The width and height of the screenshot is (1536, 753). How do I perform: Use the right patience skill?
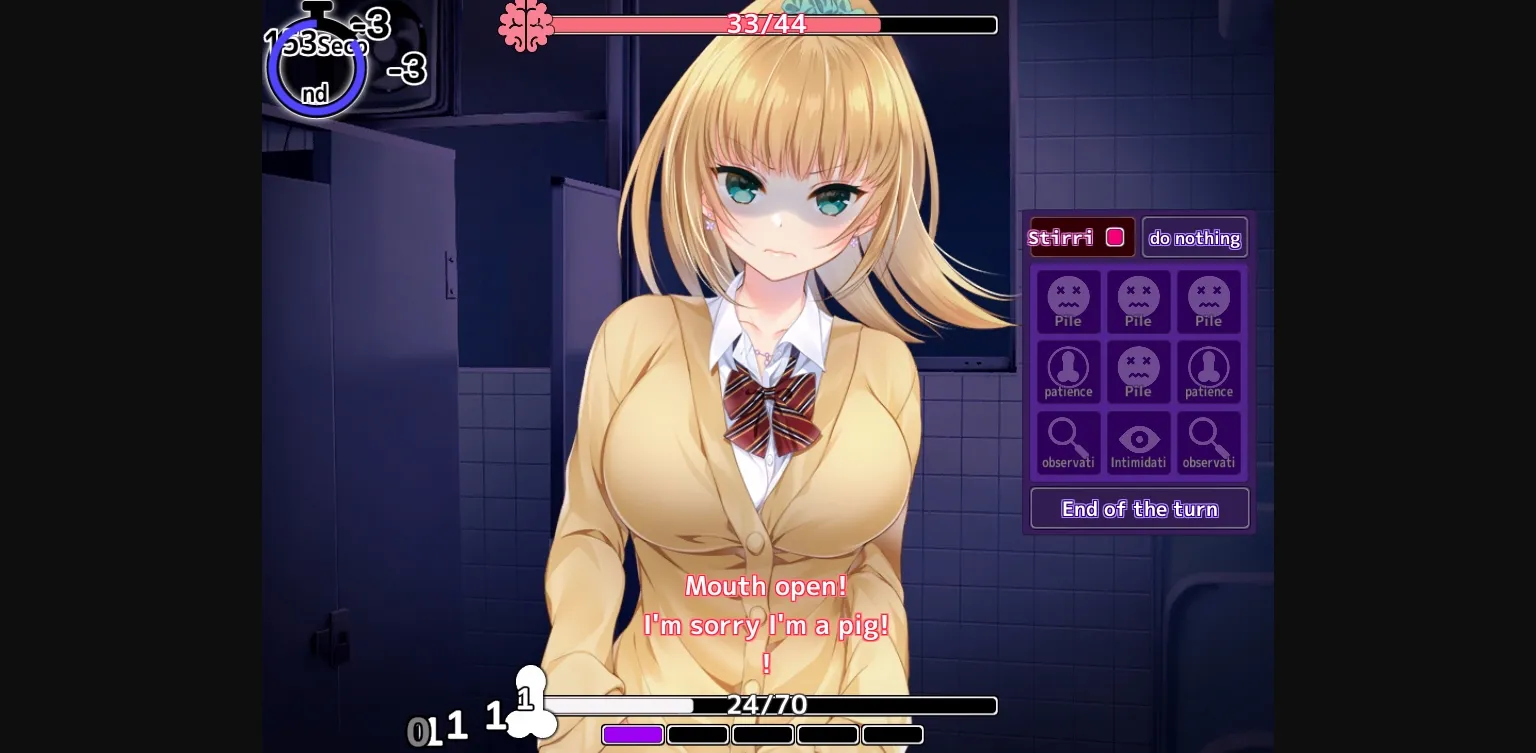coord(1208,371)
